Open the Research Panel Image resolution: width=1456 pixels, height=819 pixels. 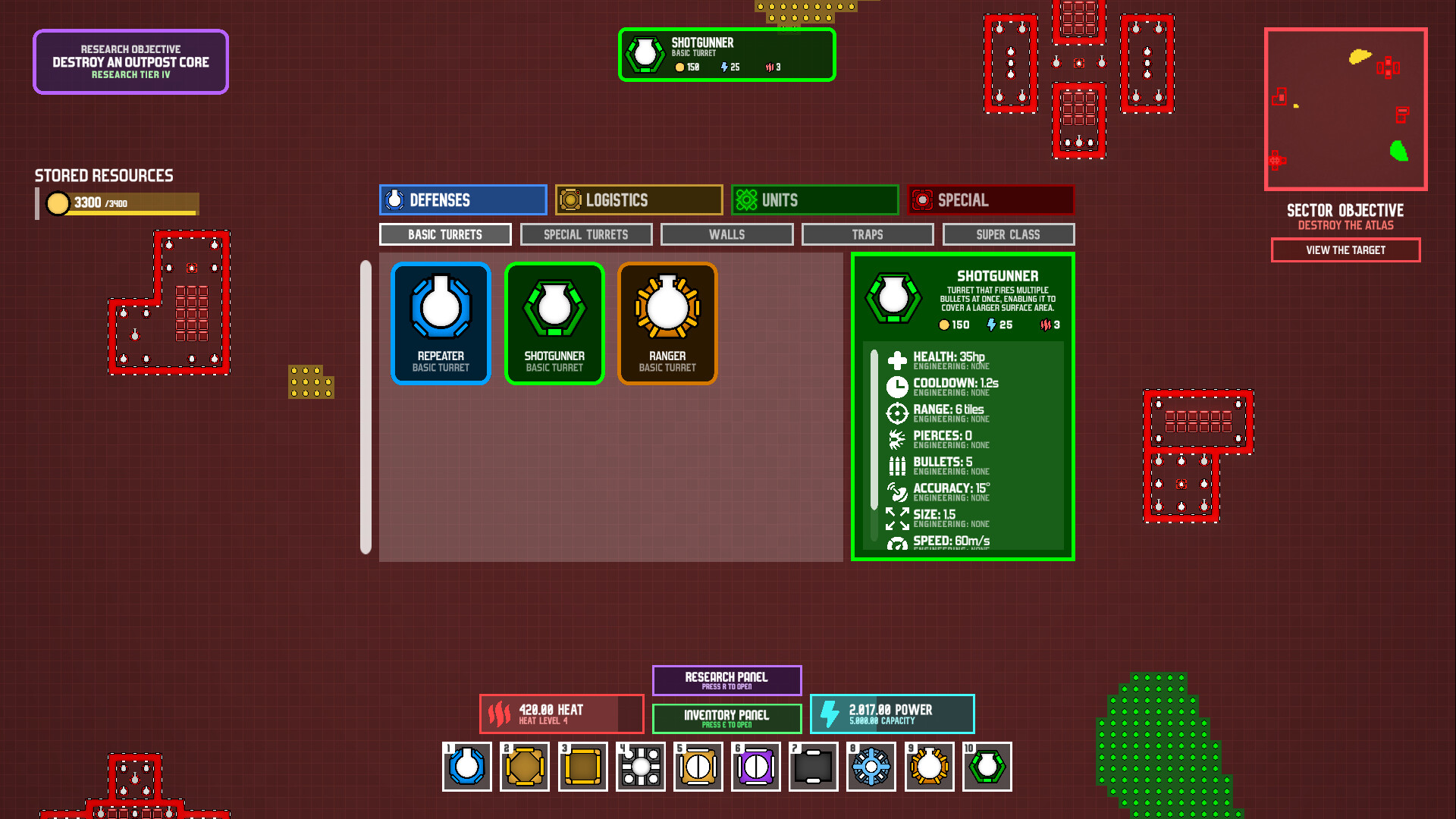[726, 680]
